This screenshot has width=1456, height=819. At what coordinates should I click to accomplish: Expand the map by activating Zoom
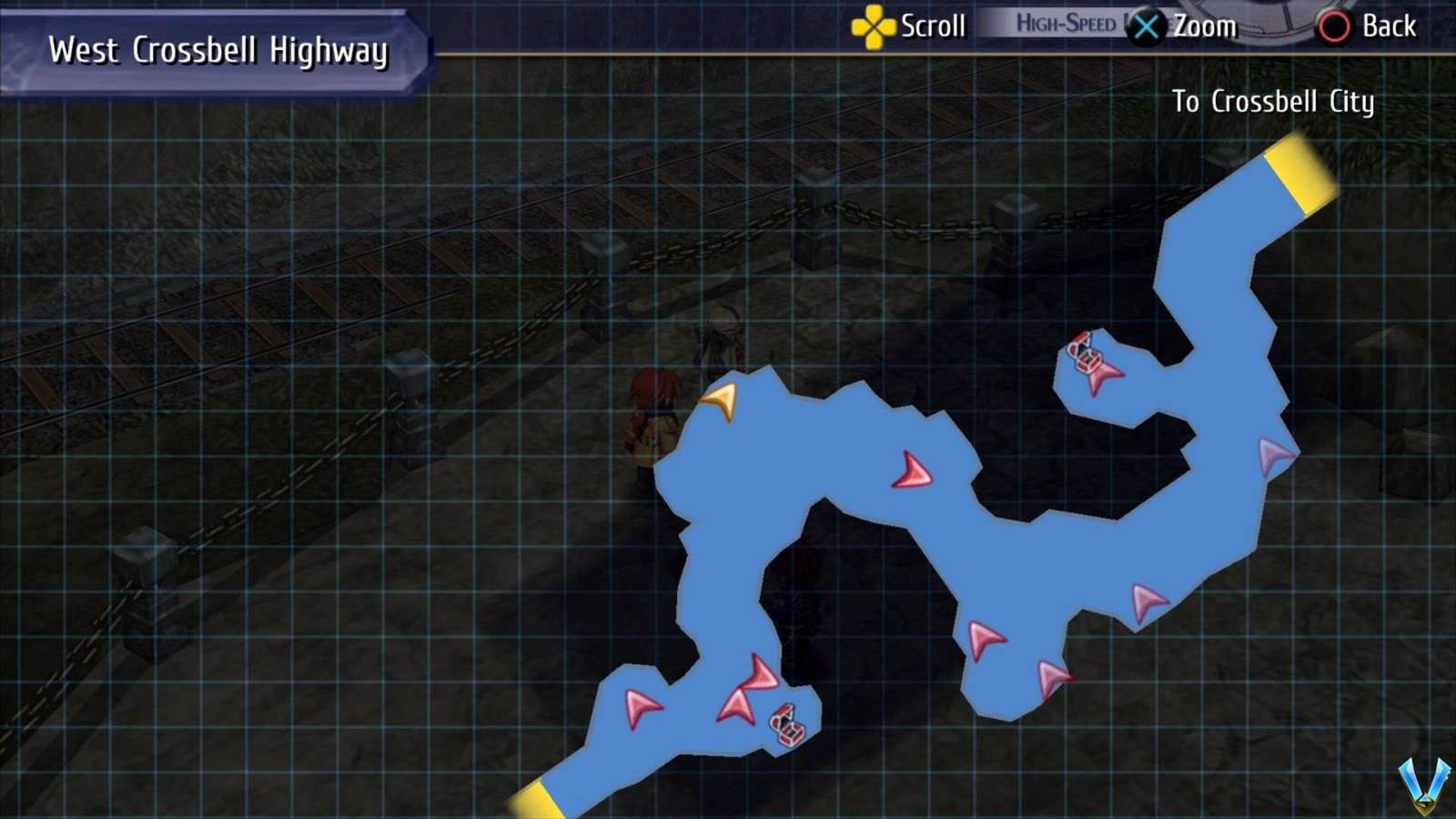[1205, 26]
